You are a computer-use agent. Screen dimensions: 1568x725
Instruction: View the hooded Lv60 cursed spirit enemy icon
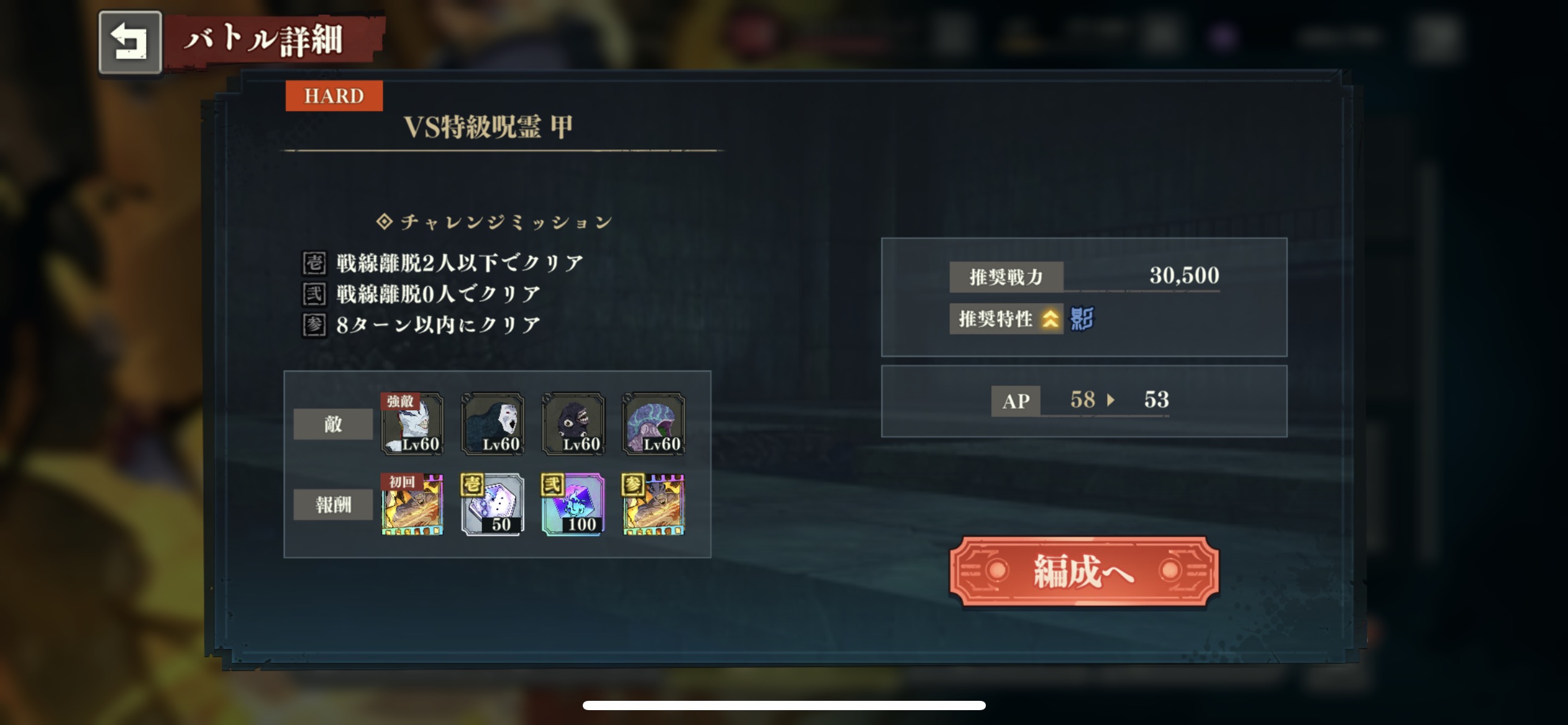coord(492,425)
